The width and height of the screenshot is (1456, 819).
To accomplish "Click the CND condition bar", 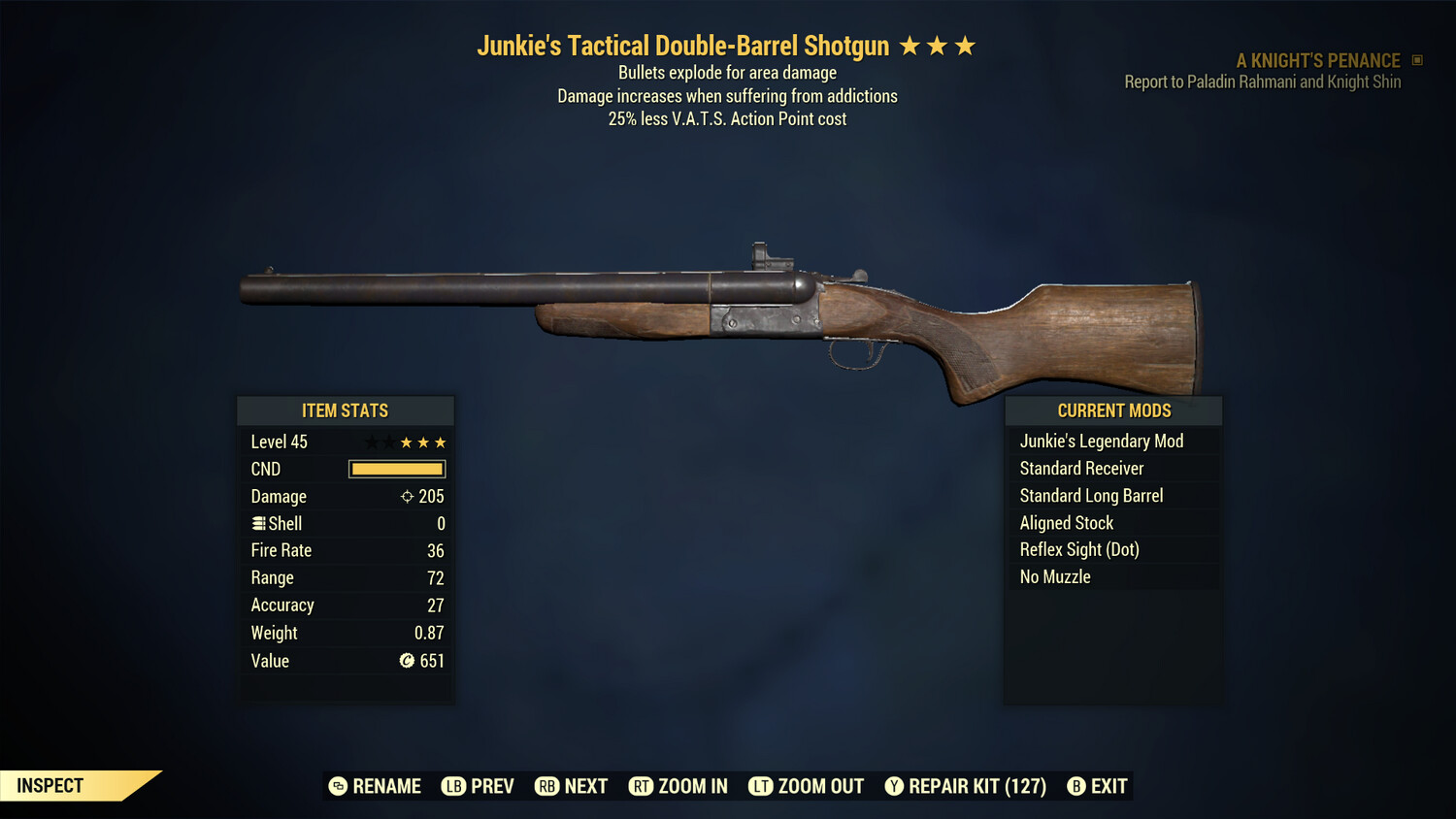I will (x=396, y=469).
